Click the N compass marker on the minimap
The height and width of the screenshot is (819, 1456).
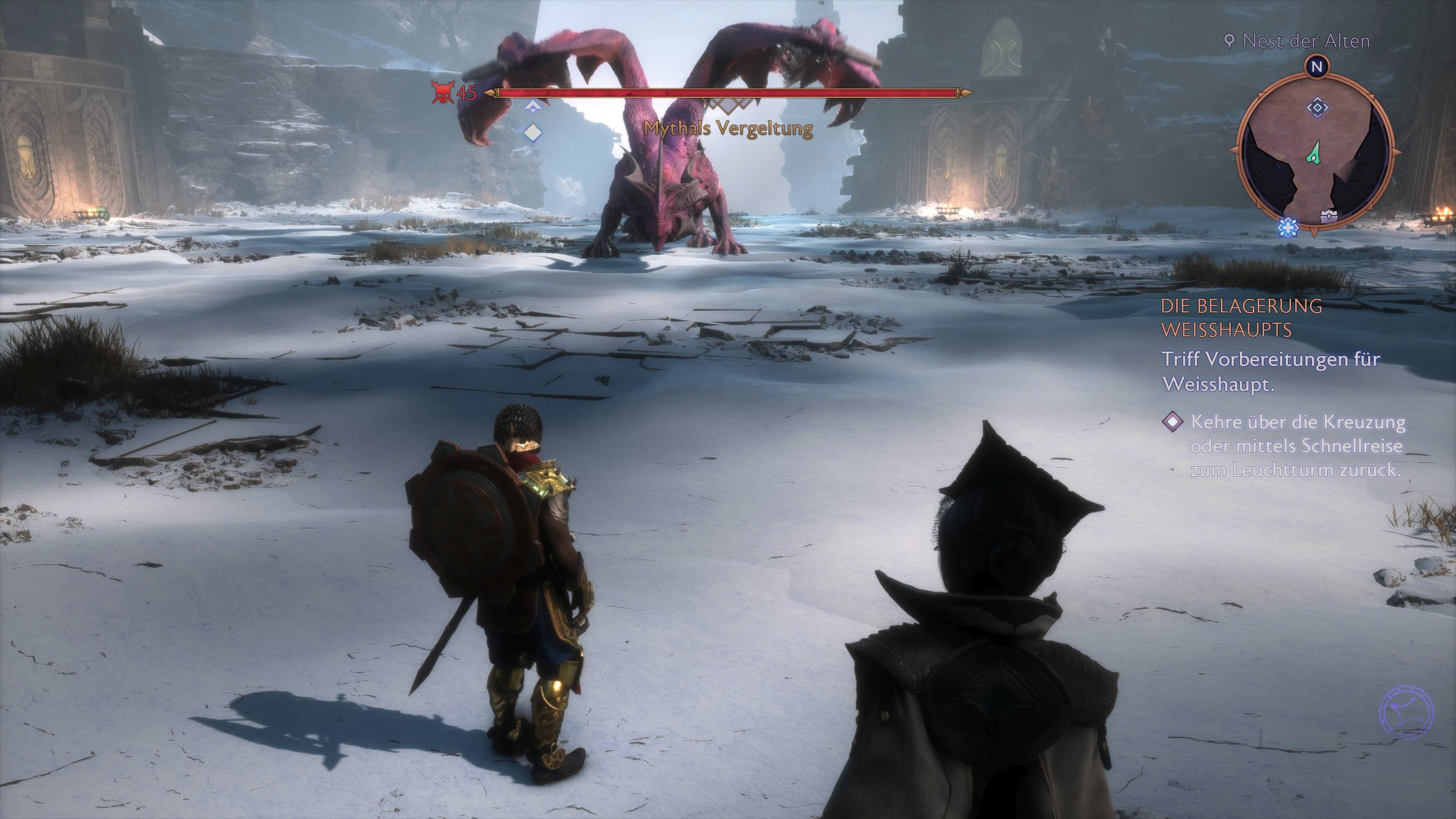(1318, 67)
